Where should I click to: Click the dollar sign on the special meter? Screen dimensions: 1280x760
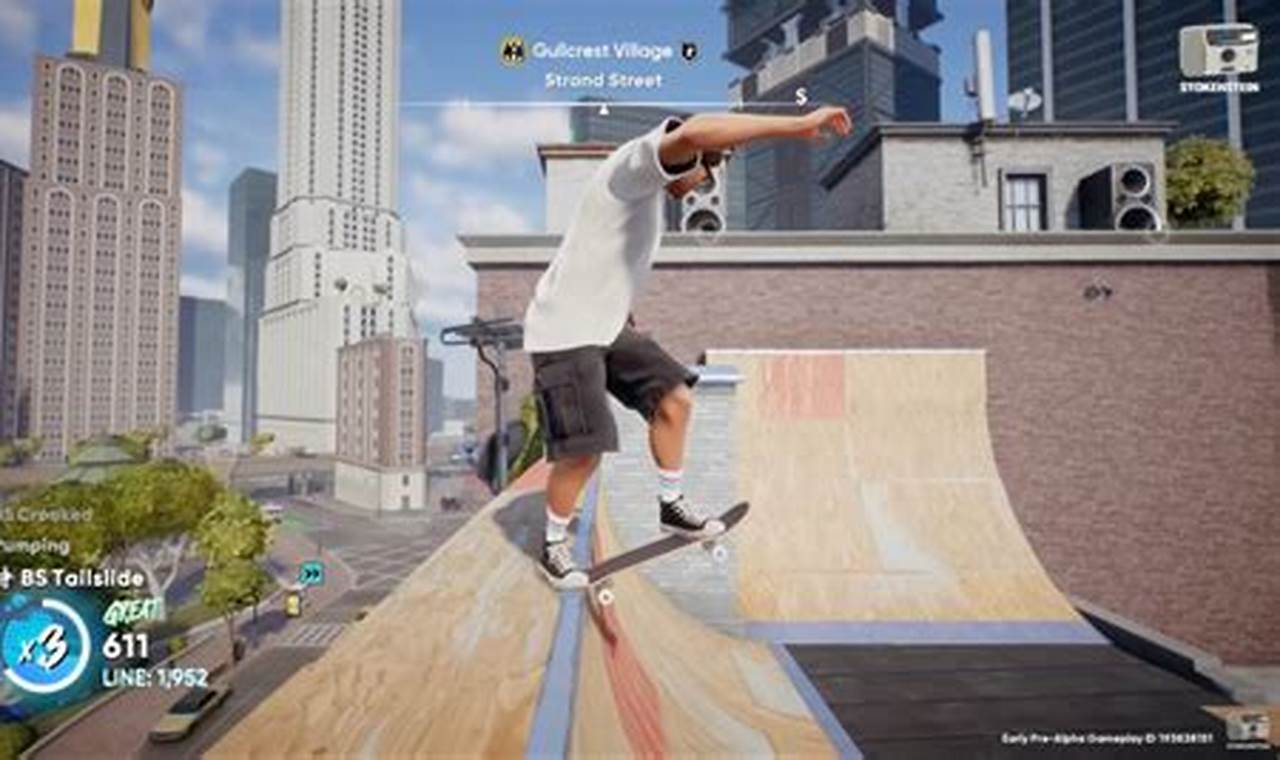tap(799, 95)
